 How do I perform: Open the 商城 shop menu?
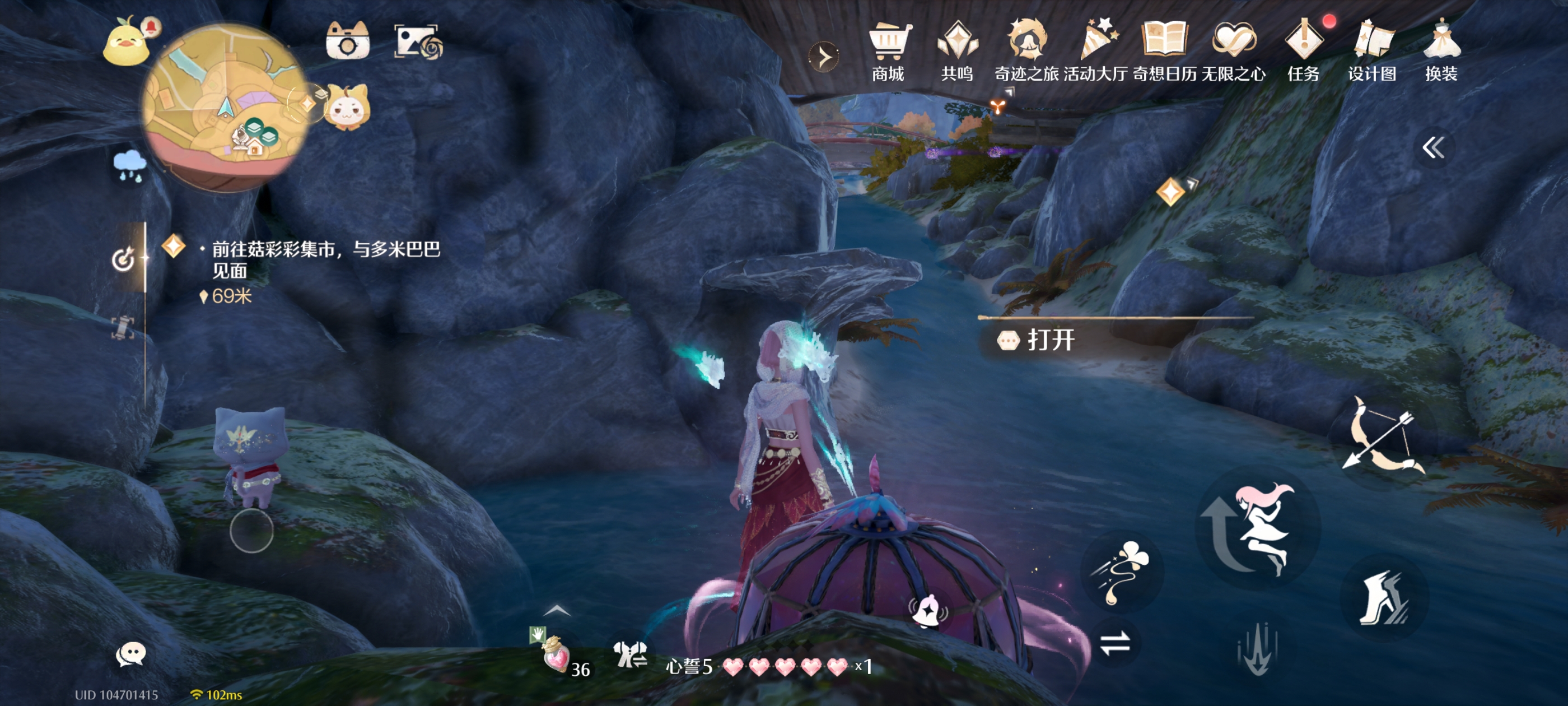888,52
